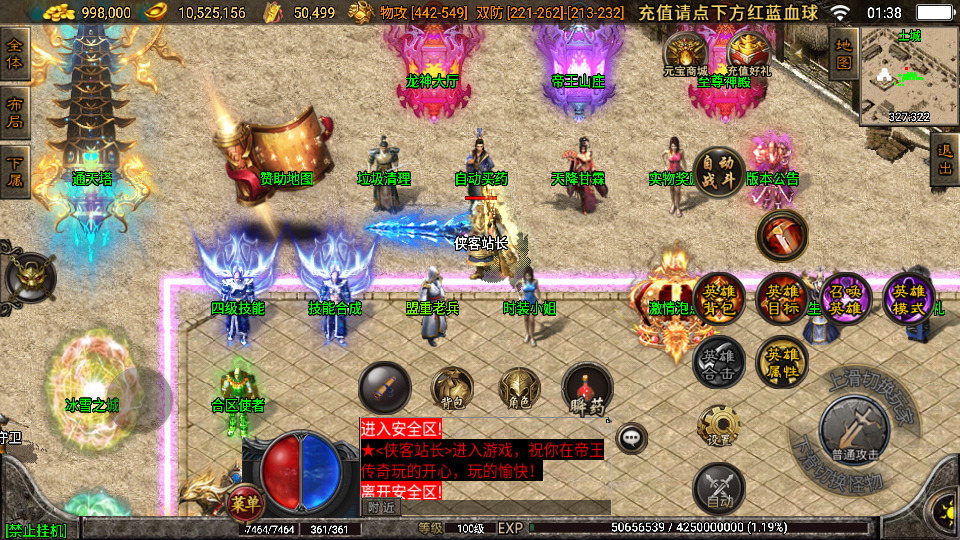Open the 英雄目标 hero target button
This screenshot has width=960, height=540.
[x=783, y=298]
